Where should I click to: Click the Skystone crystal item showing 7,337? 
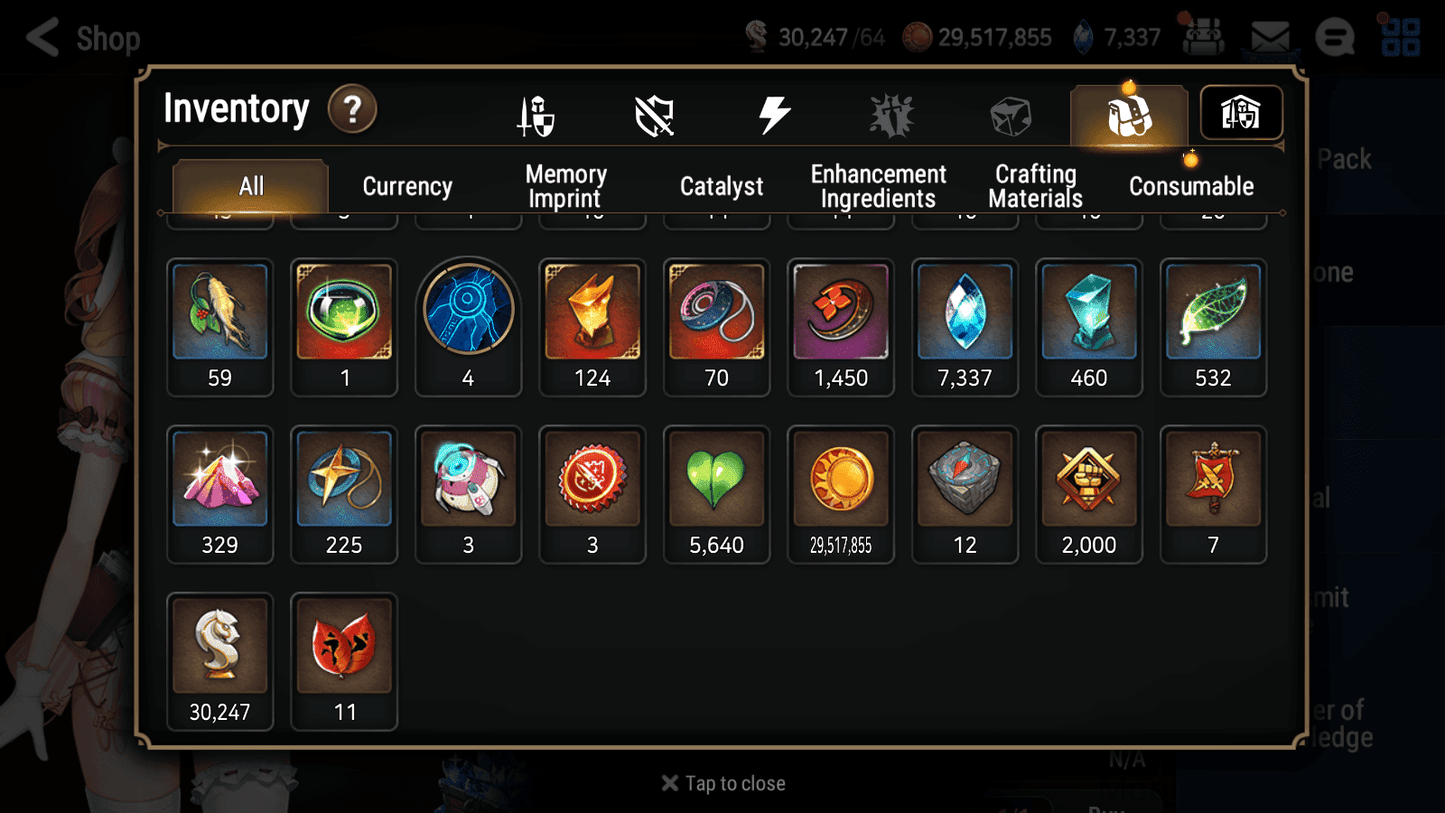click(965, 311)
